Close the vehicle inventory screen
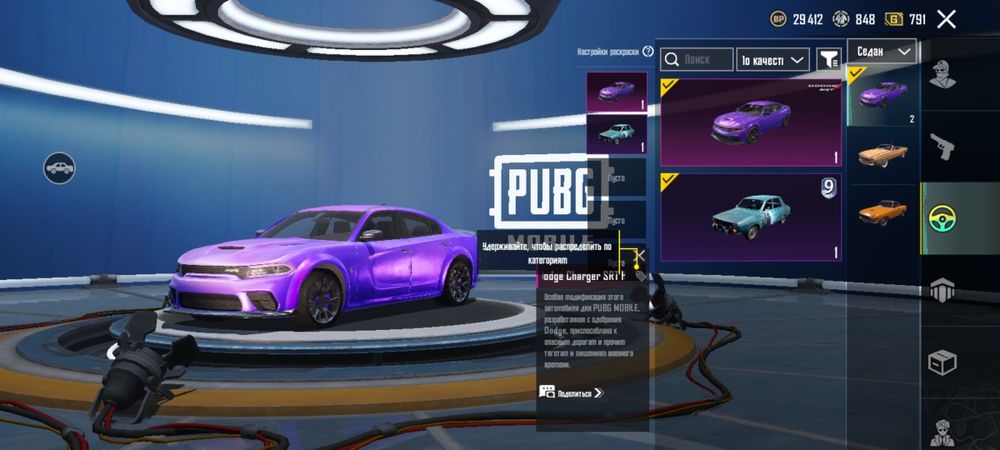 pos(946,19)
